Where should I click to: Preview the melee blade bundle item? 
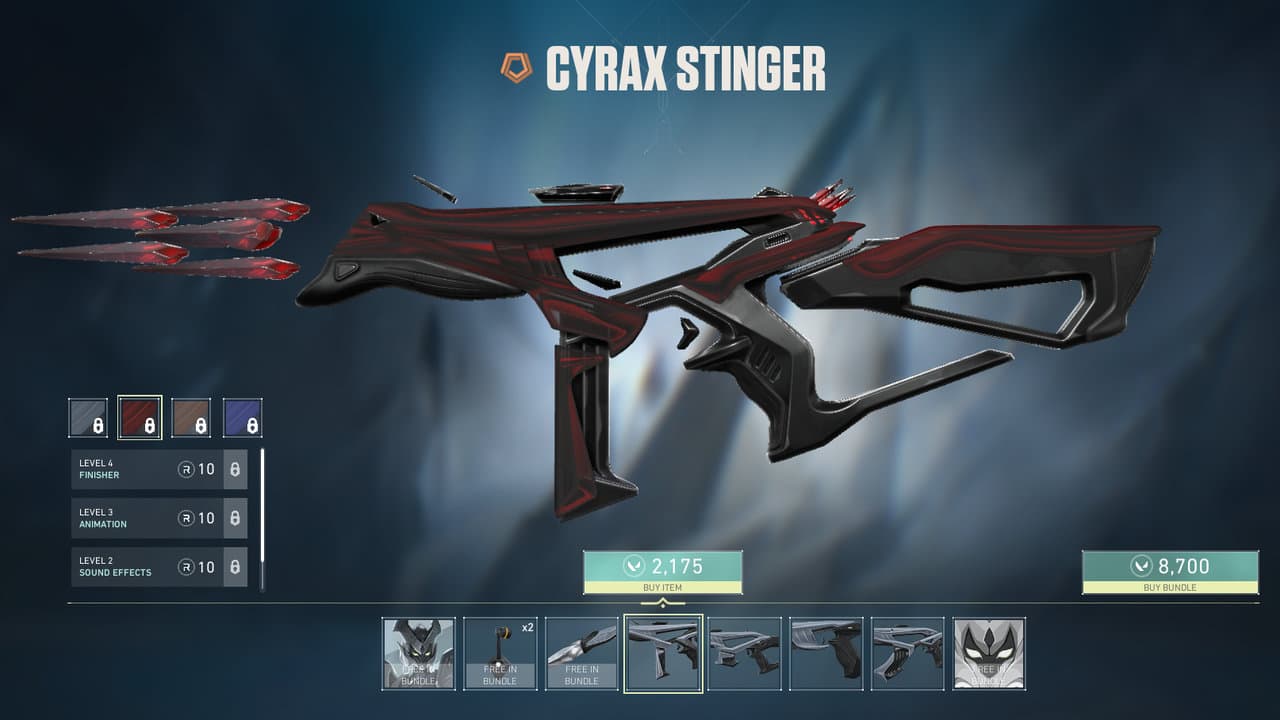click(581, 653)
